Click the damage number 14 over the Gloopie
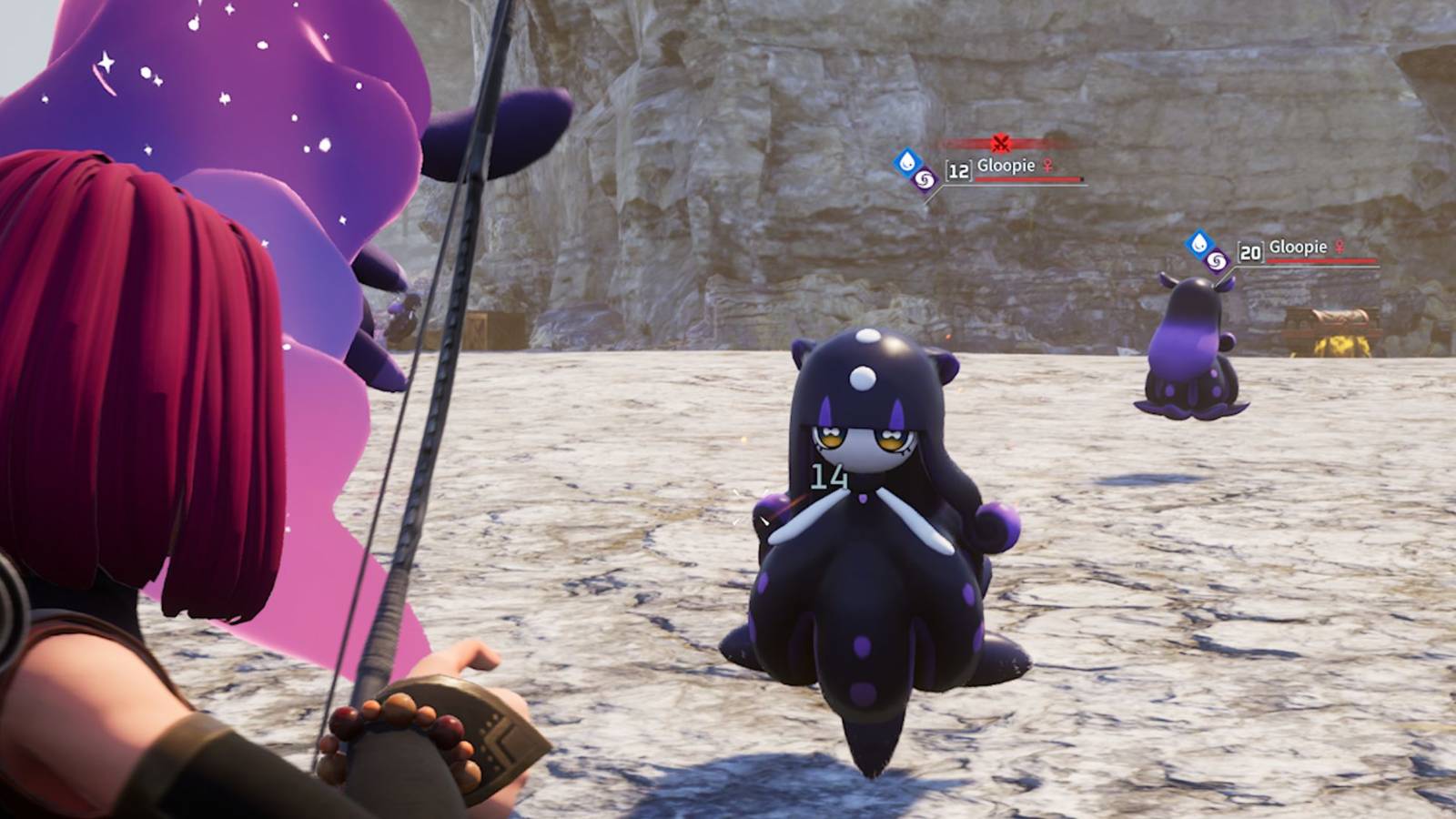The width and height of the screenshot is (1456, 819). click(x=830, y=474)
